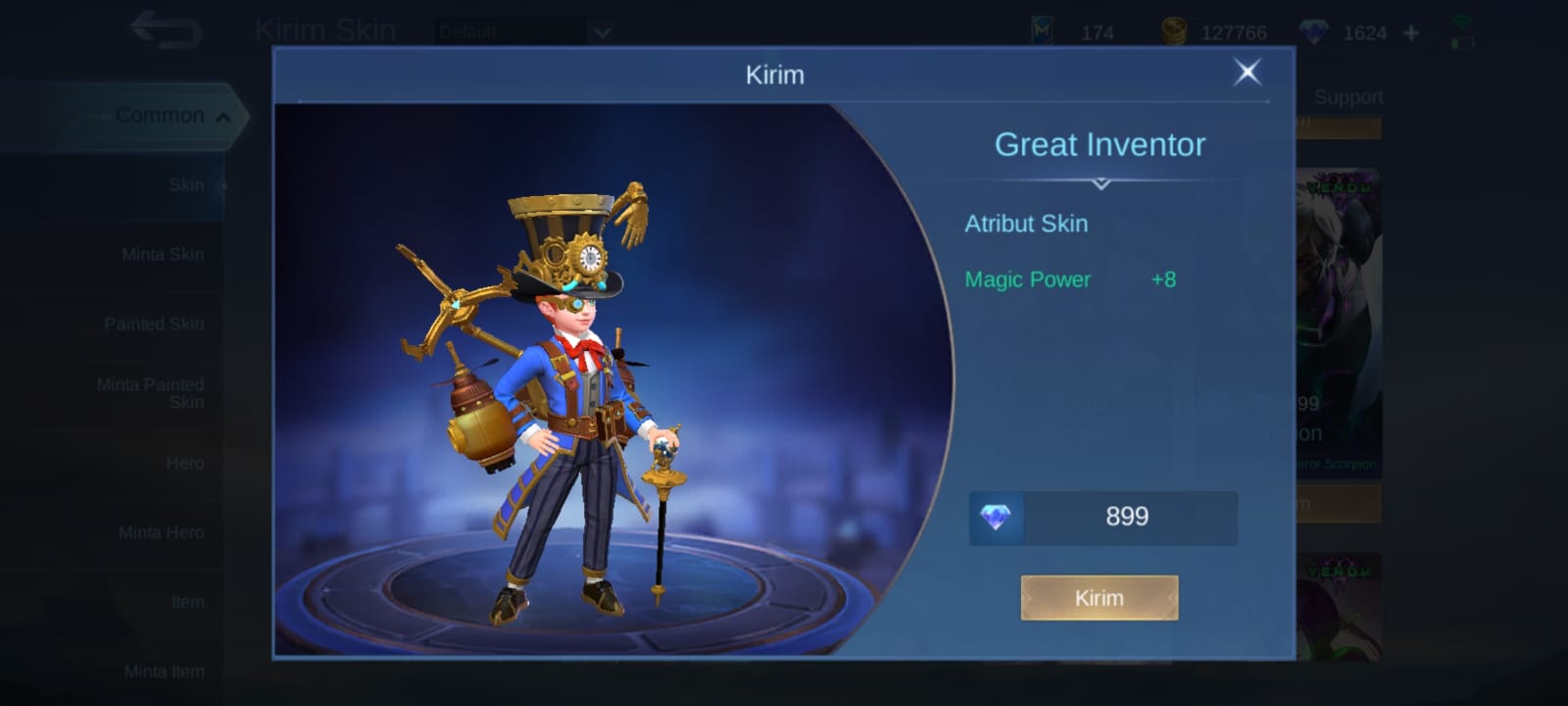Click the gold coins icon in top bar

pyautogui.click(x=1173, y=29)
